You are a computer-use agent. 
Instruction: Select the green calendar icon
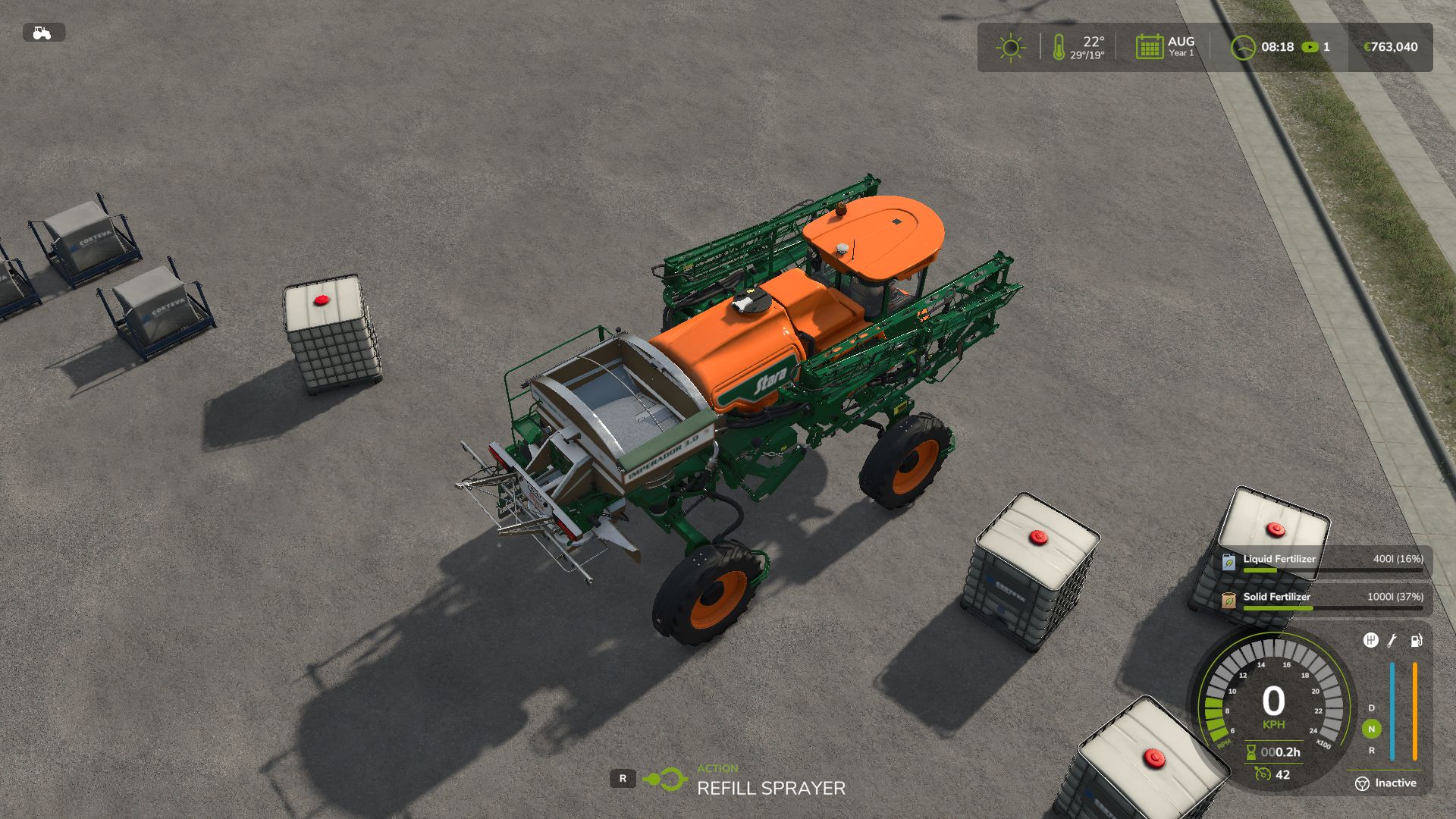(x=1149, y=47)
